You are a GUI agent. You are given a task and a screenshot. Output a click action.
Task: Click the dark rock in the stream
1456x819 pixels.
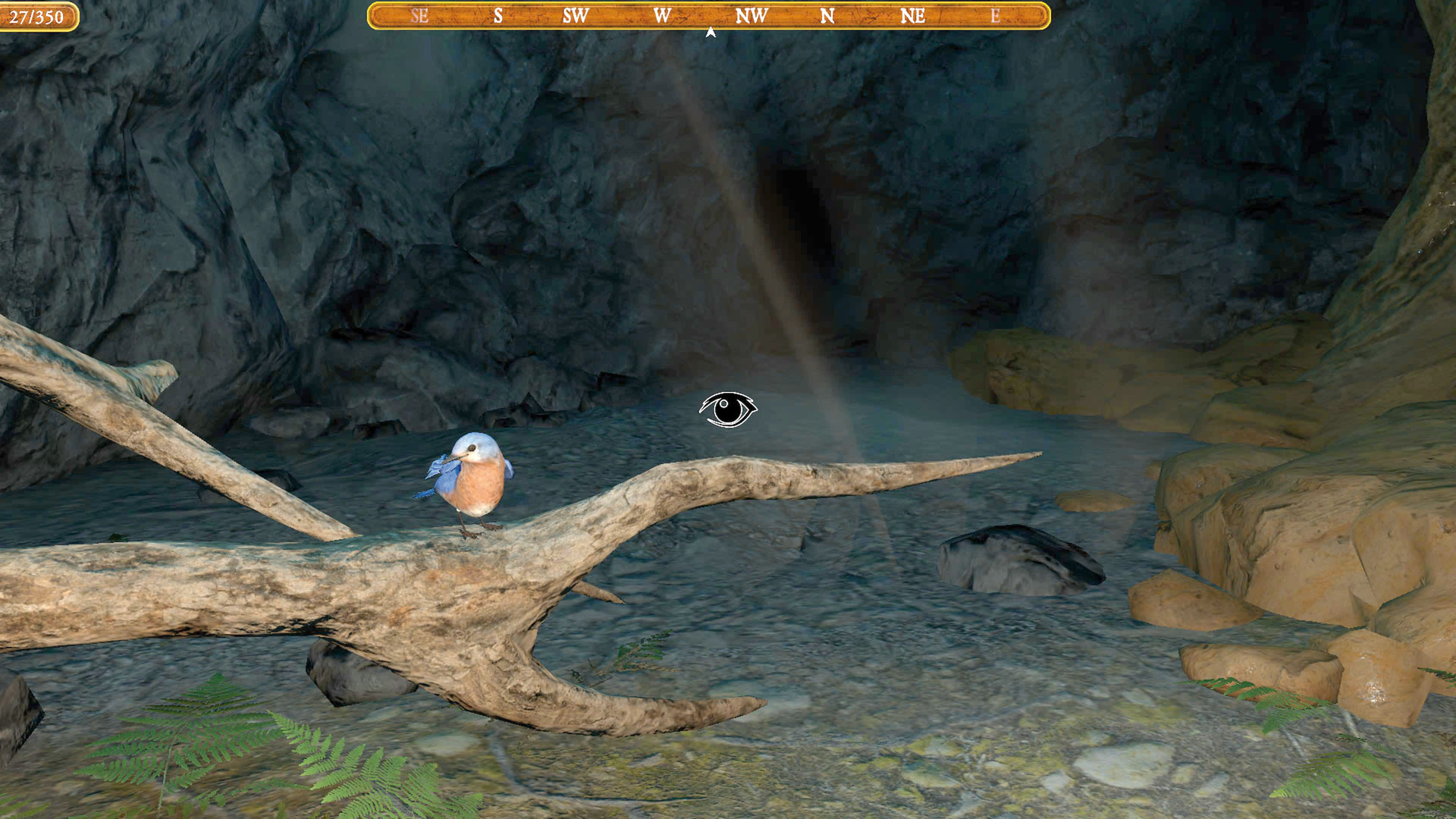coord(1016,561)
